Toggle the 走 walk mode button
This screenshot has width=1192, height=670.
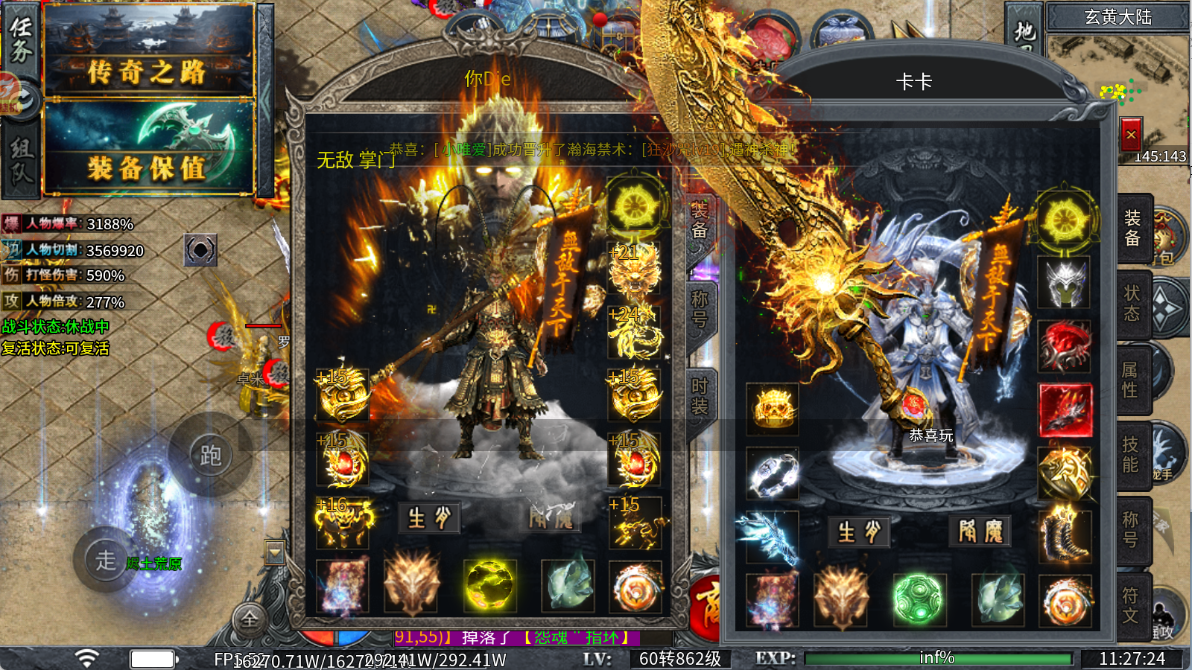click(x=106, y=559)
